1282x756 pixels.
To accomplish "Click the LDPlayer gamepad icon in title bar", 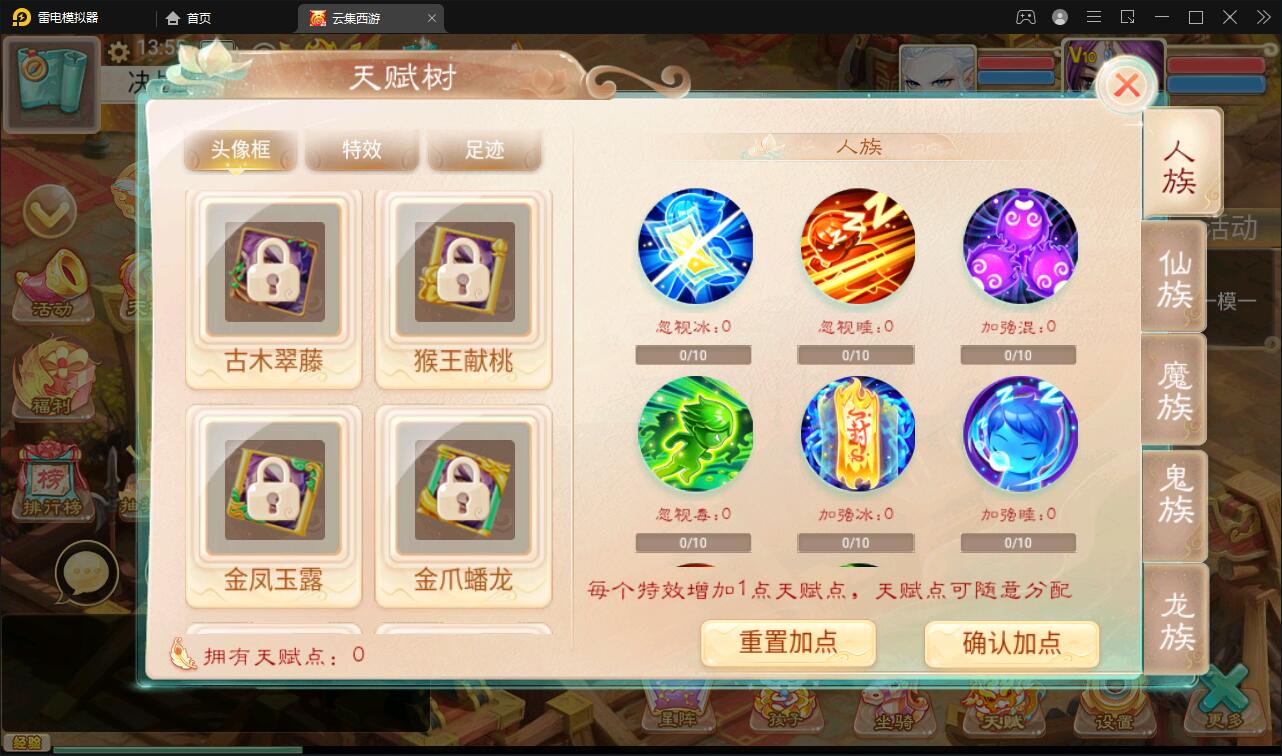I will coord(1023,16).
